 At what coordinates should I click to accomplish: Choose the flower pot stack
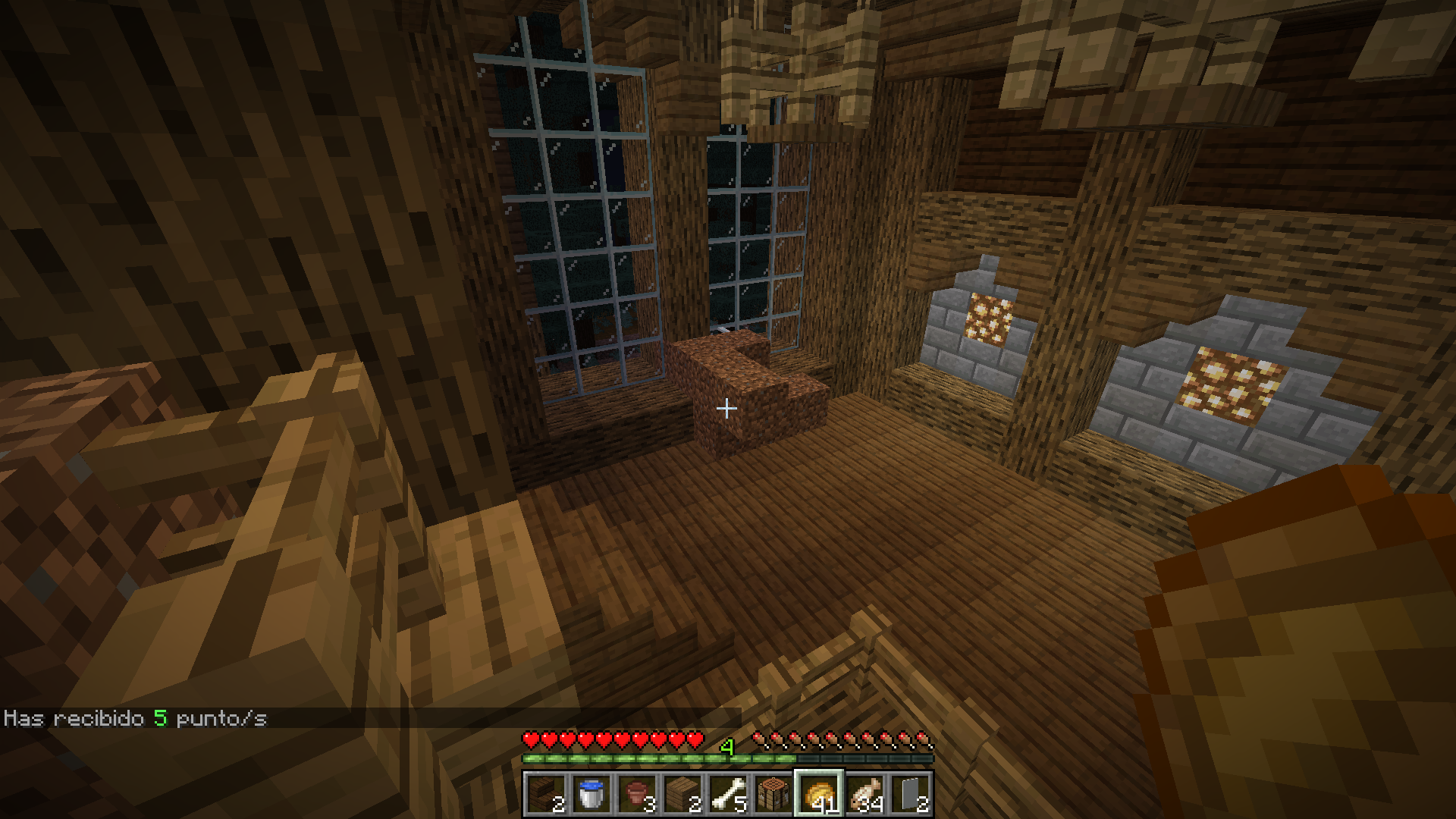[x=637, y=794]
